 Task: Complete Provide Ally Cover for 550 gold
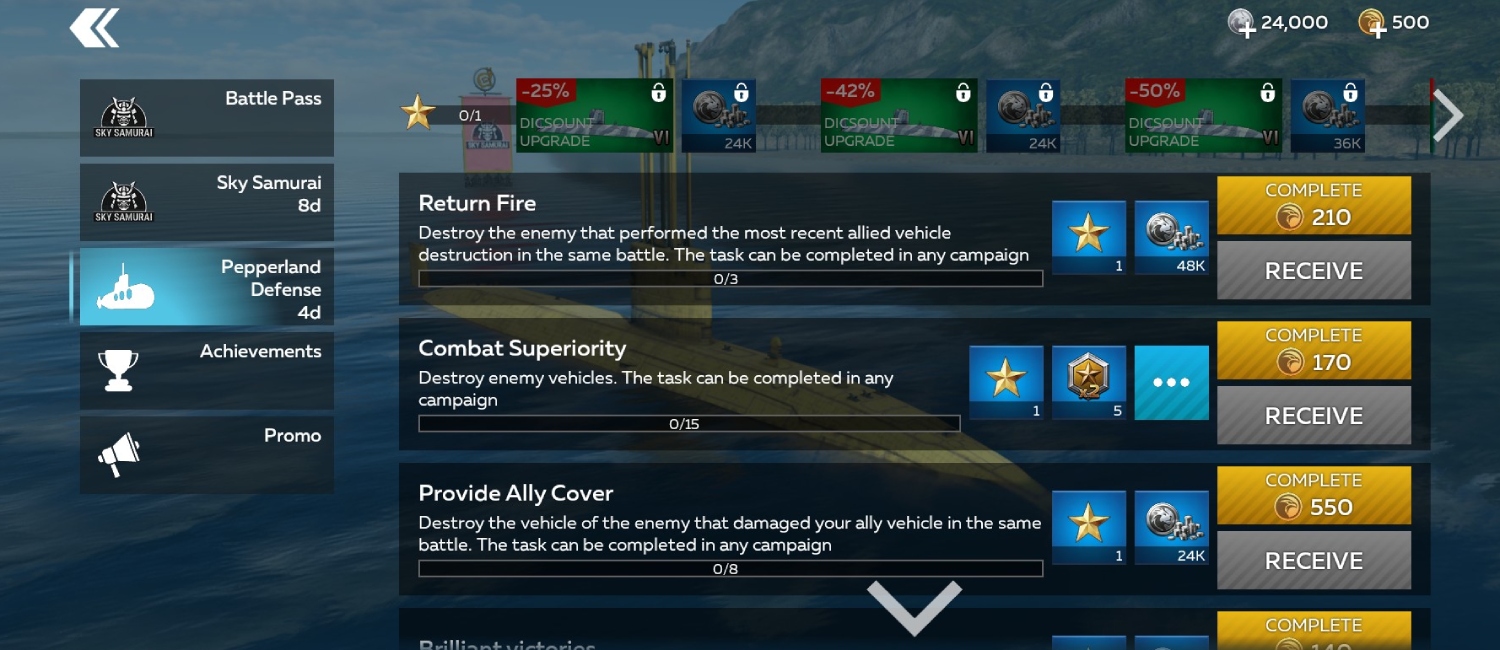[1313, 495]
